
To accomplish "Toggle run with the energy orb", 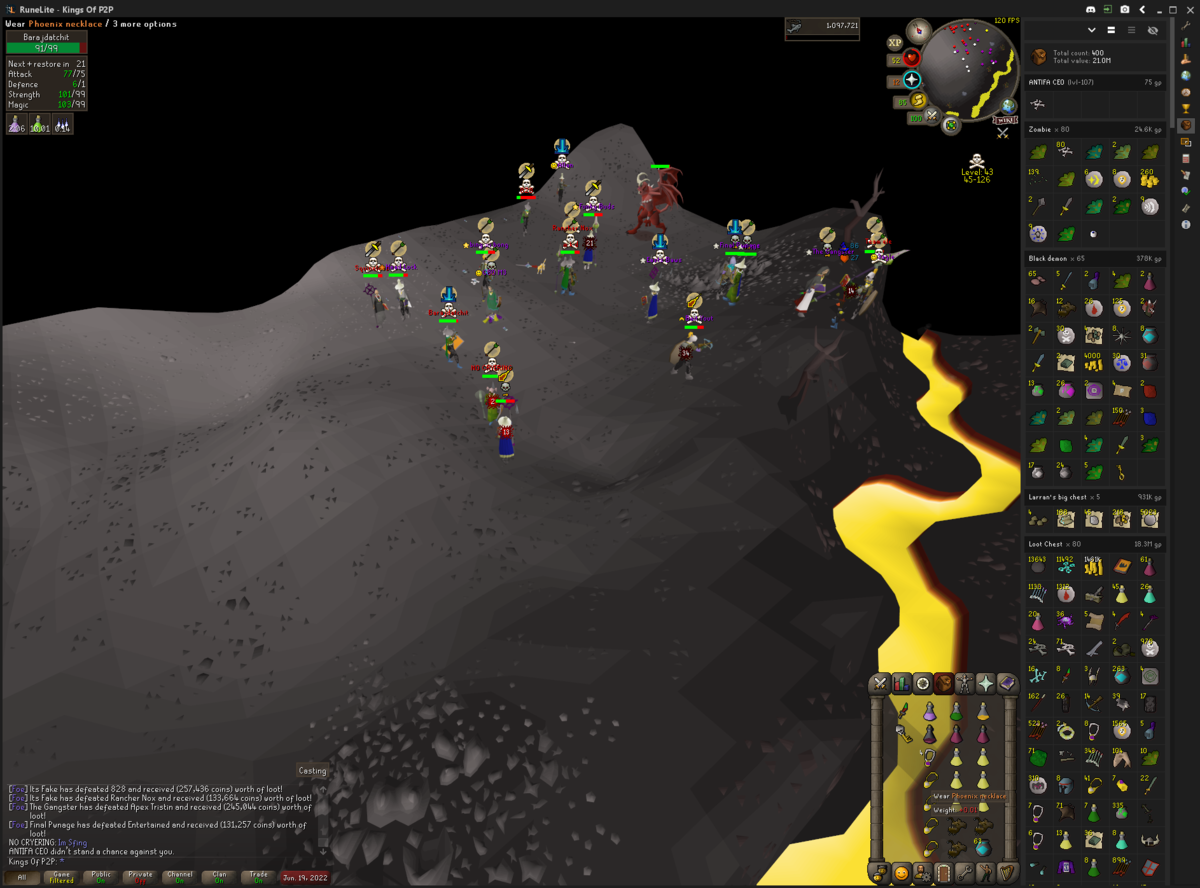I will (x=917, y=100).
